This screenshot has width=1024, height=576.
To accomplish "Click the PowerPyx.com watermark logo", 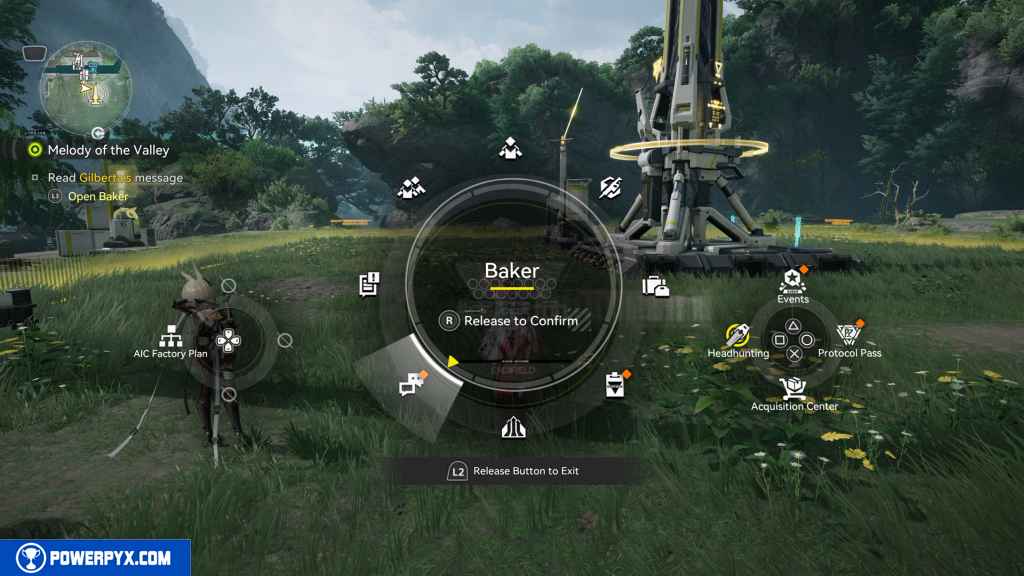I will (95, 558).
